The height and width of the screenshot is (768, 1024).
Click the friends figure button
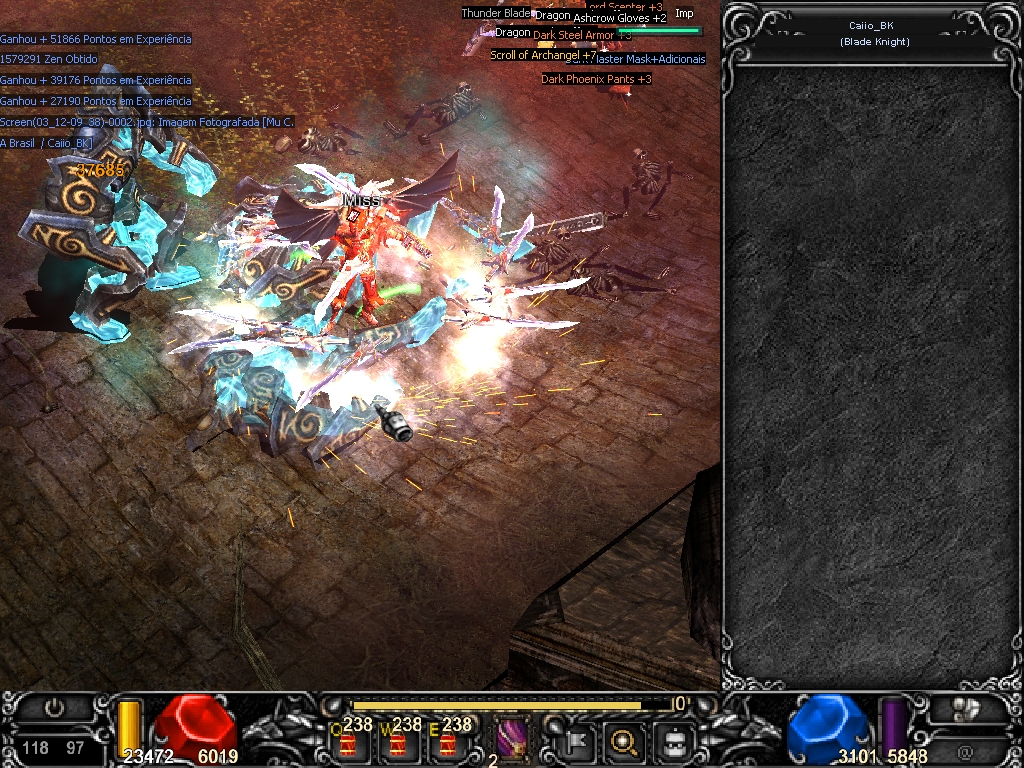(x=965, y=708)
